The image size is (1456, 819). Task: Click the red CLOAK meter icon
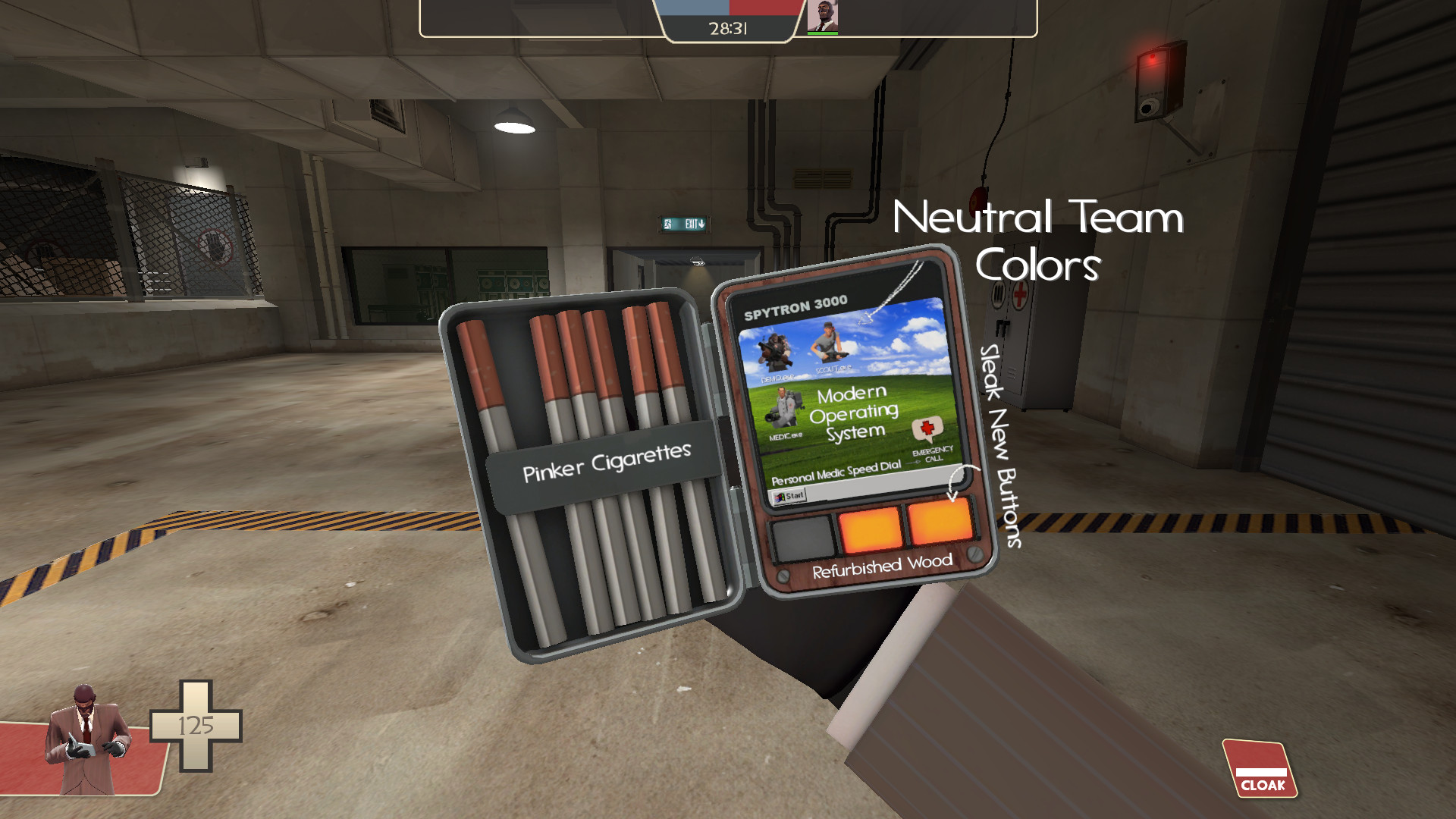point(1259,768)
